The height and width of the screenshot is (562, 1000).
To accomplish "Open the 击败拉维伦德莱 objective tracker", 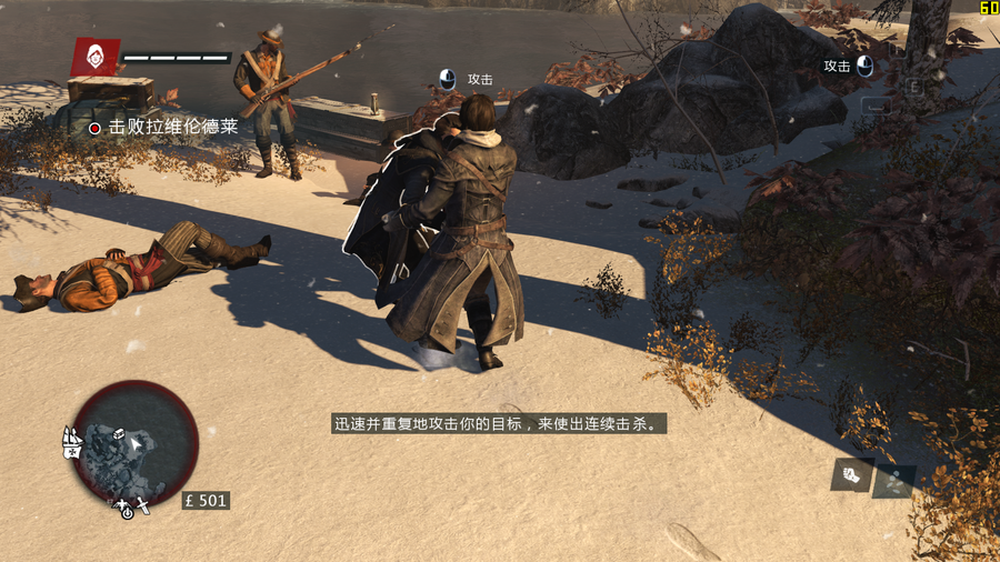I will (165, 127).
